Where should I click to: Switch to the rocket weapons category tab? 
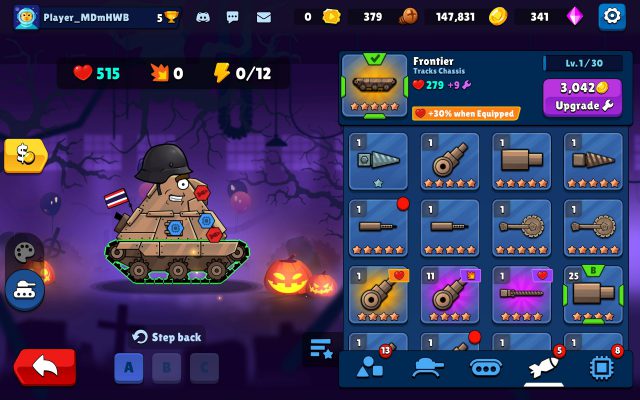point(544,367)
